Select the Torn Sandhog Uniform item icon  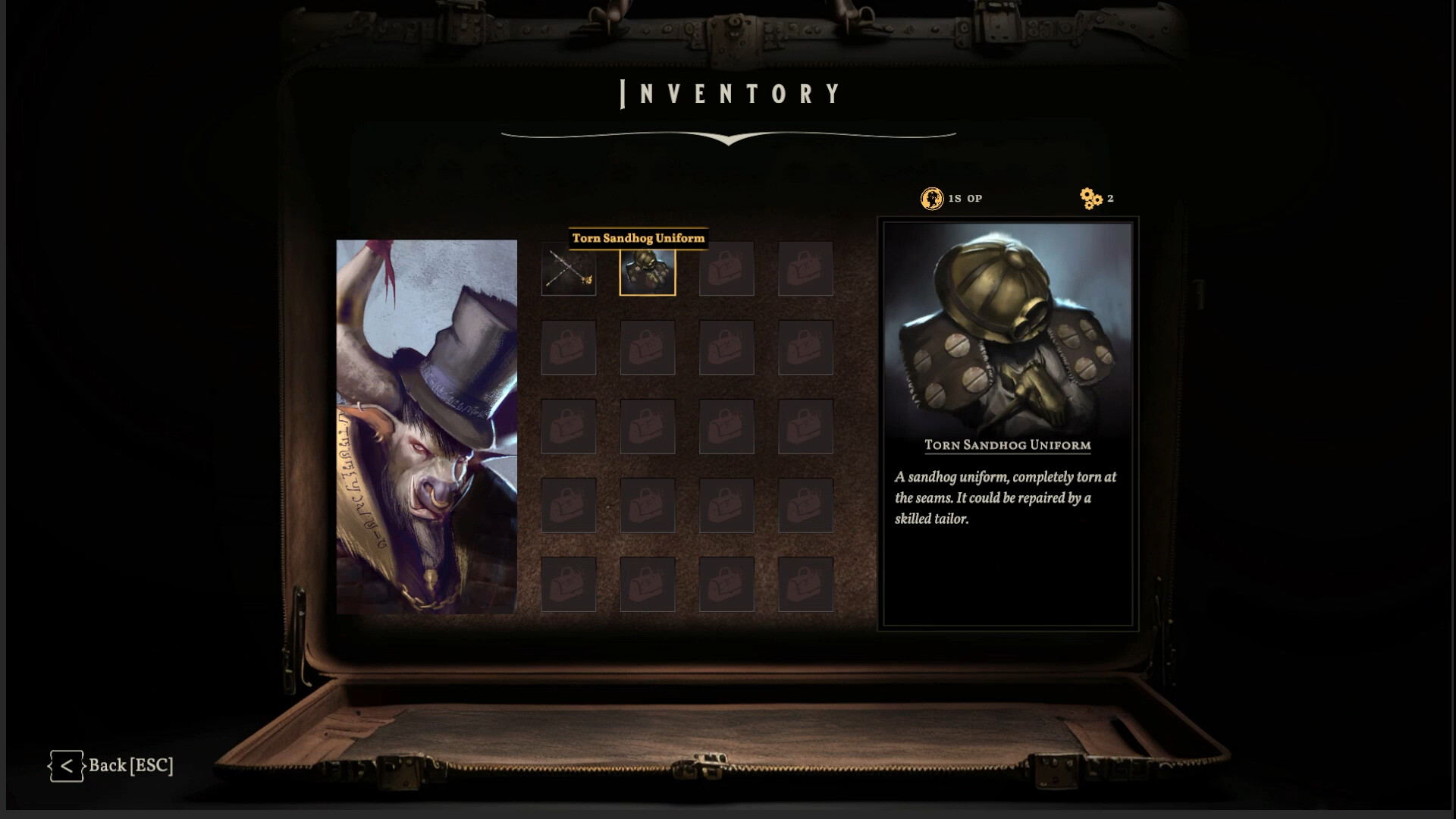[x=648, y=271]
